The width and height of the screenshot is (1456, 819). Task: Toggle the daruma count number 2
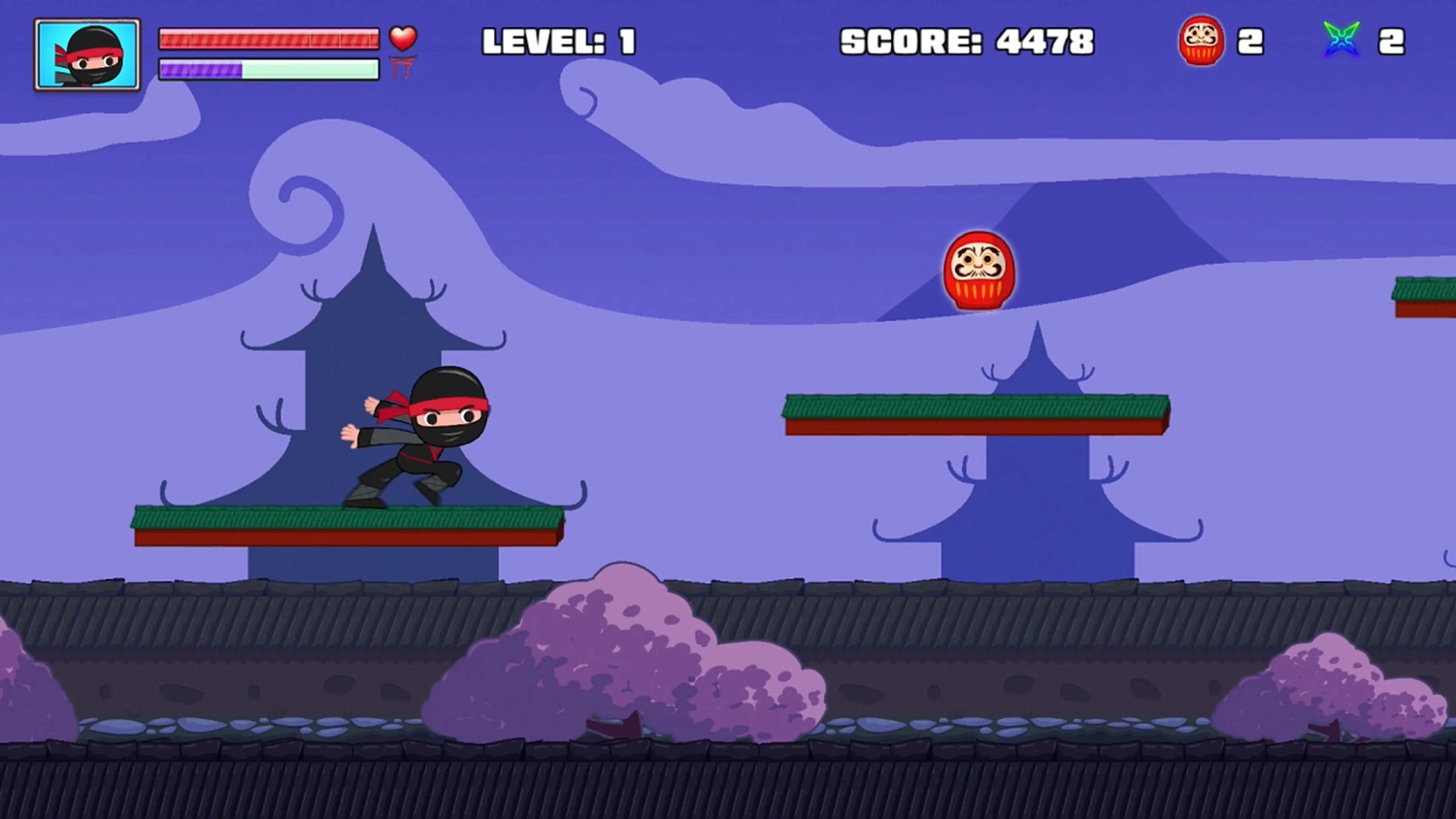(1252, 41)
